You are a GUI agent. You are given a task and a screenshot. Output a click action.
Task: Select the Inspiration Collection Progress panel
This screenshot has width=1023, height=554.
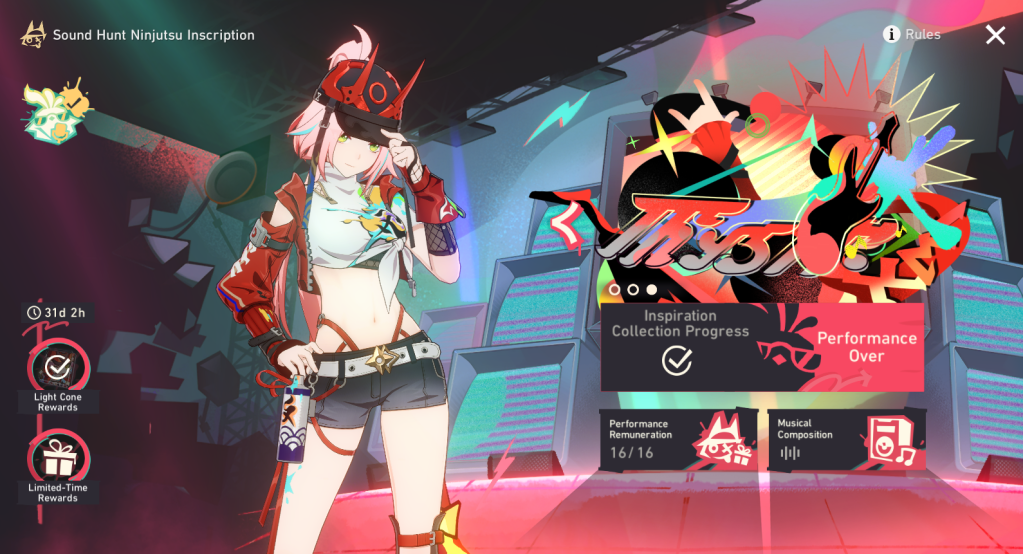pos(680,346)
